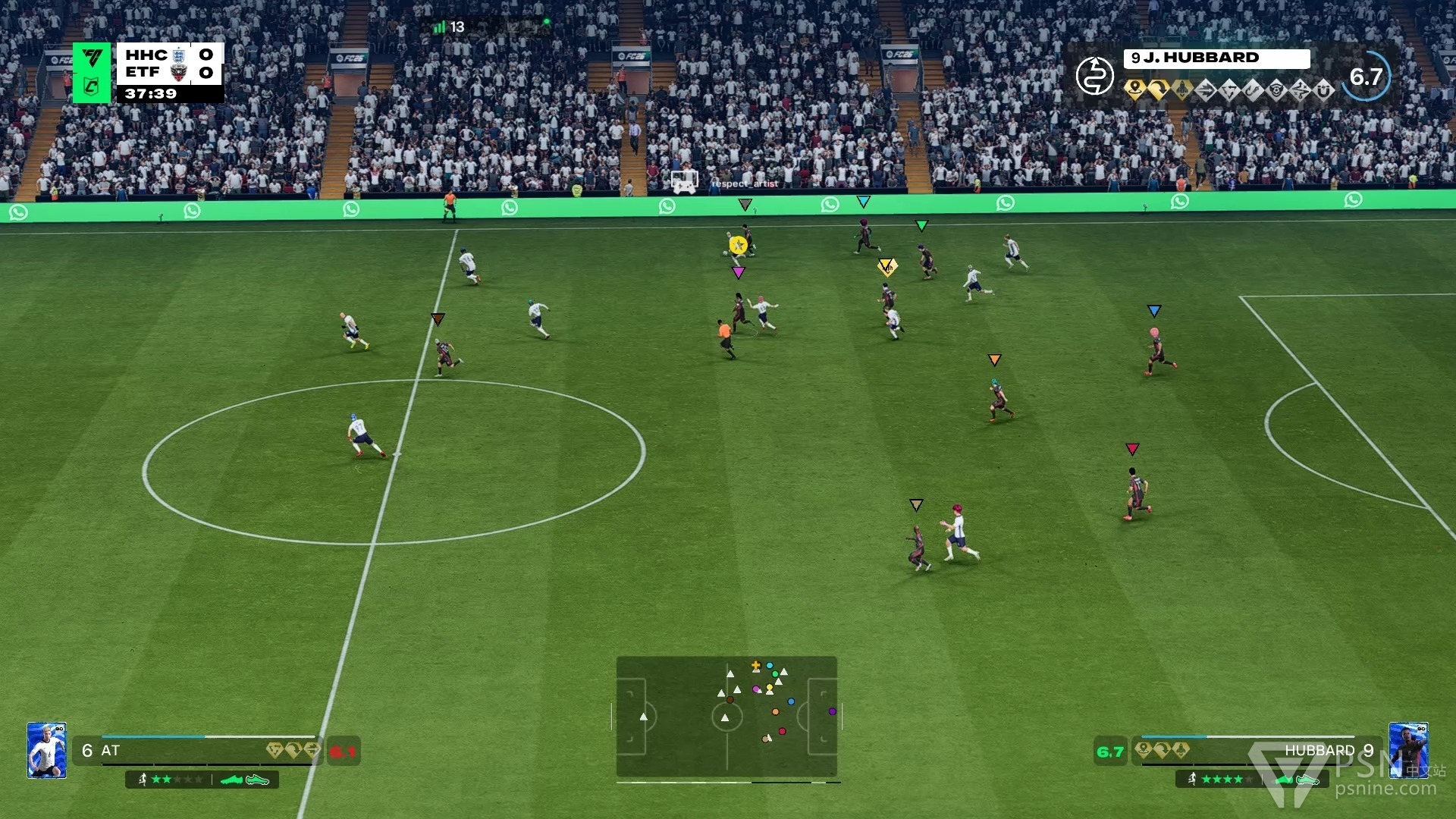This screenshot has width=1456, height=819.
Task: Click the circular arrows icon beside J. Hubbard
Action: (1094, 76)
